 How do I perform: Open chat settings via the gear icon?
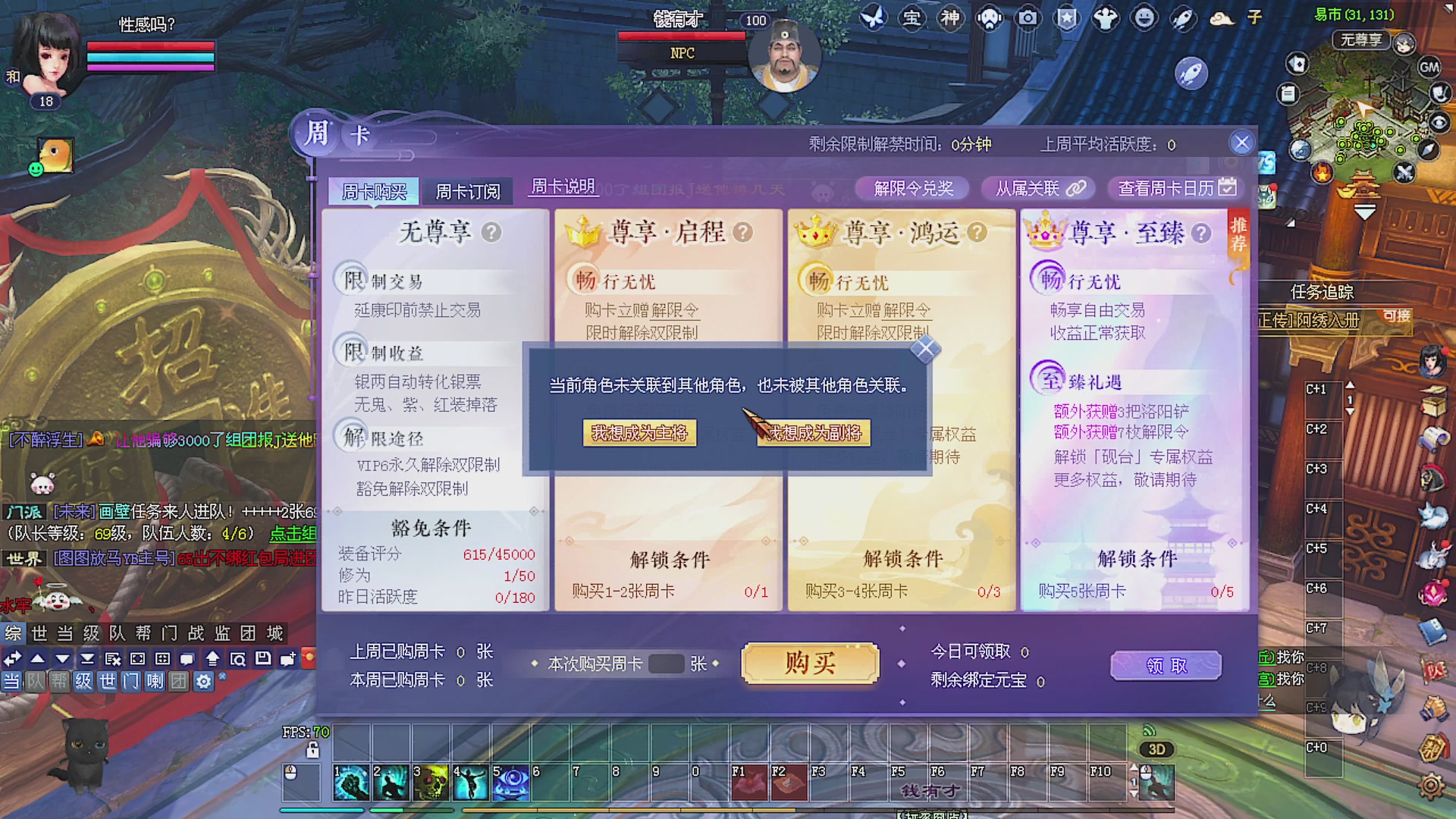click(x=202, y=682)
